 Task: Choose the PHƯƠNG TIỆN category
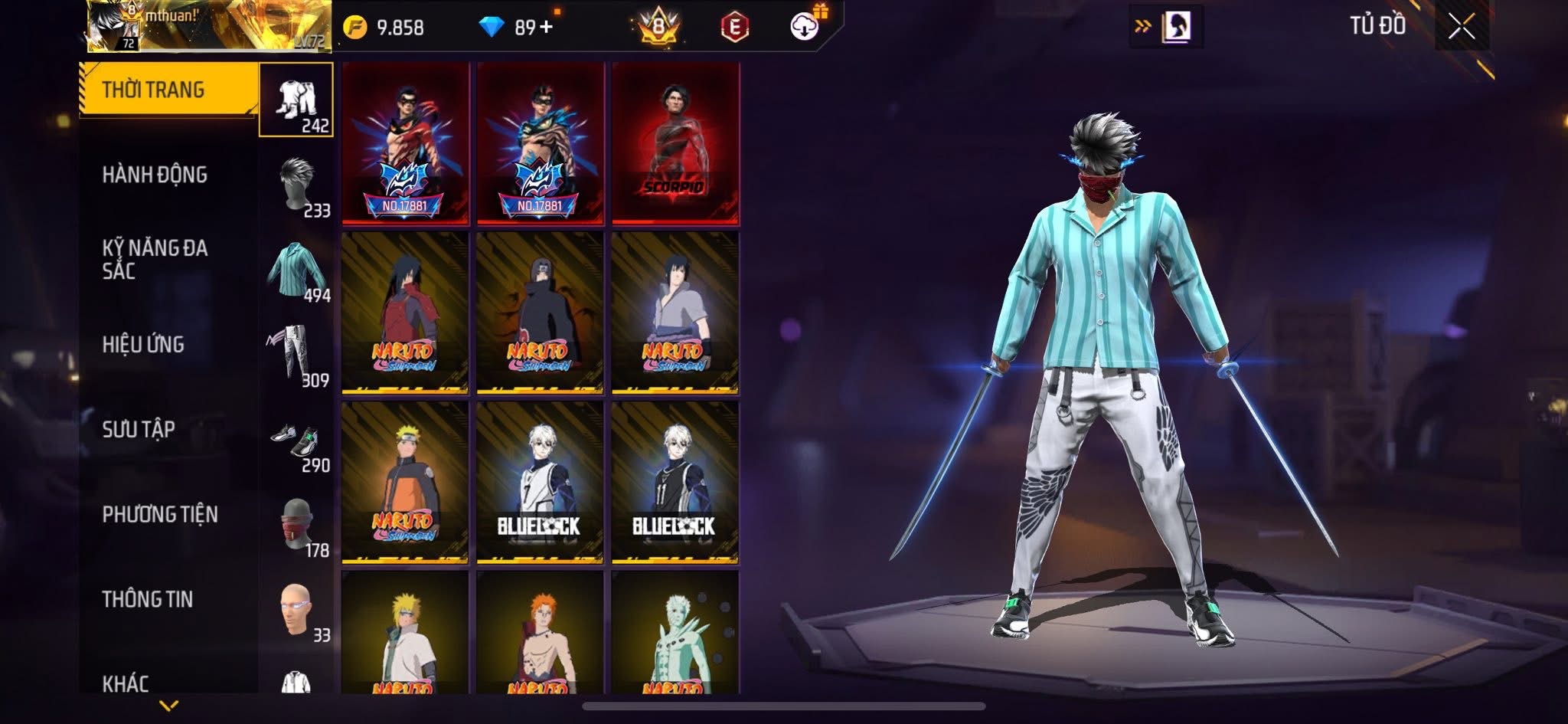(x=160, y=514)
